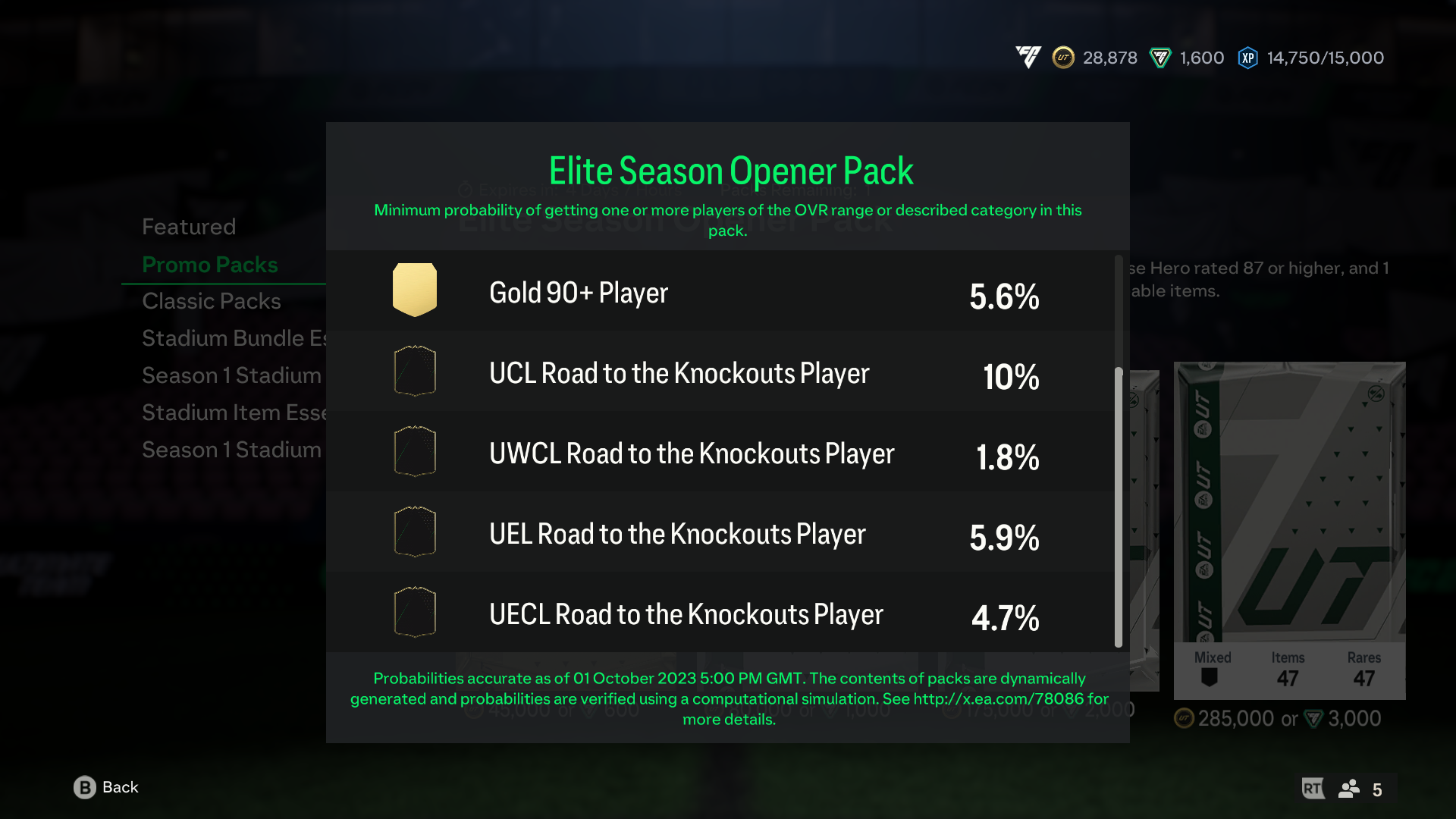The width and height of the screenshot is (1456, 819).
Task: Click the B button prompt icon
Action: [83, 787]
